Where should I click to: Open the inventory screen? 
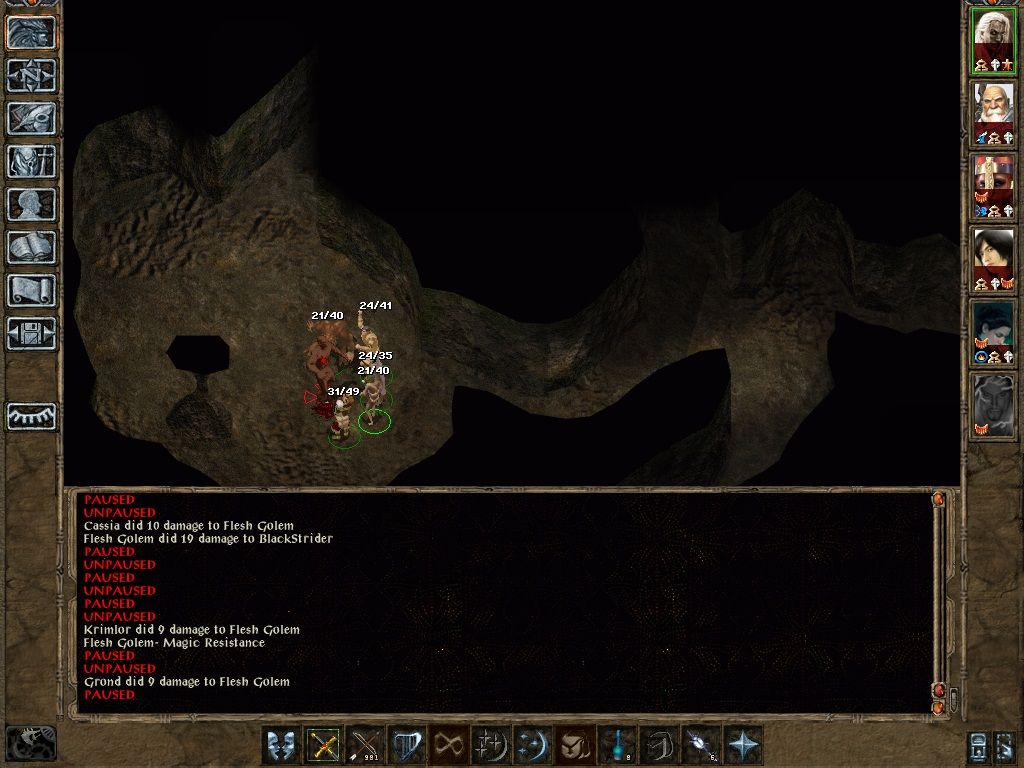(31, 161)
